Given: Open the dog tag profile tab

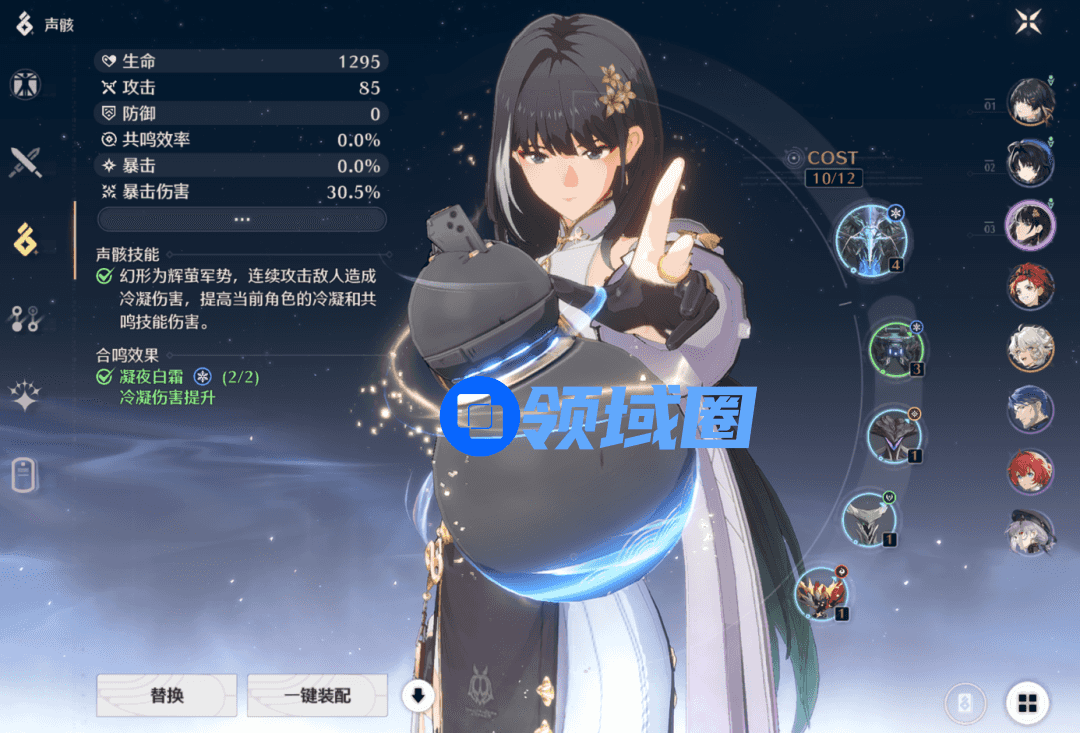Looking at the screenshot, I should (25, 475).
